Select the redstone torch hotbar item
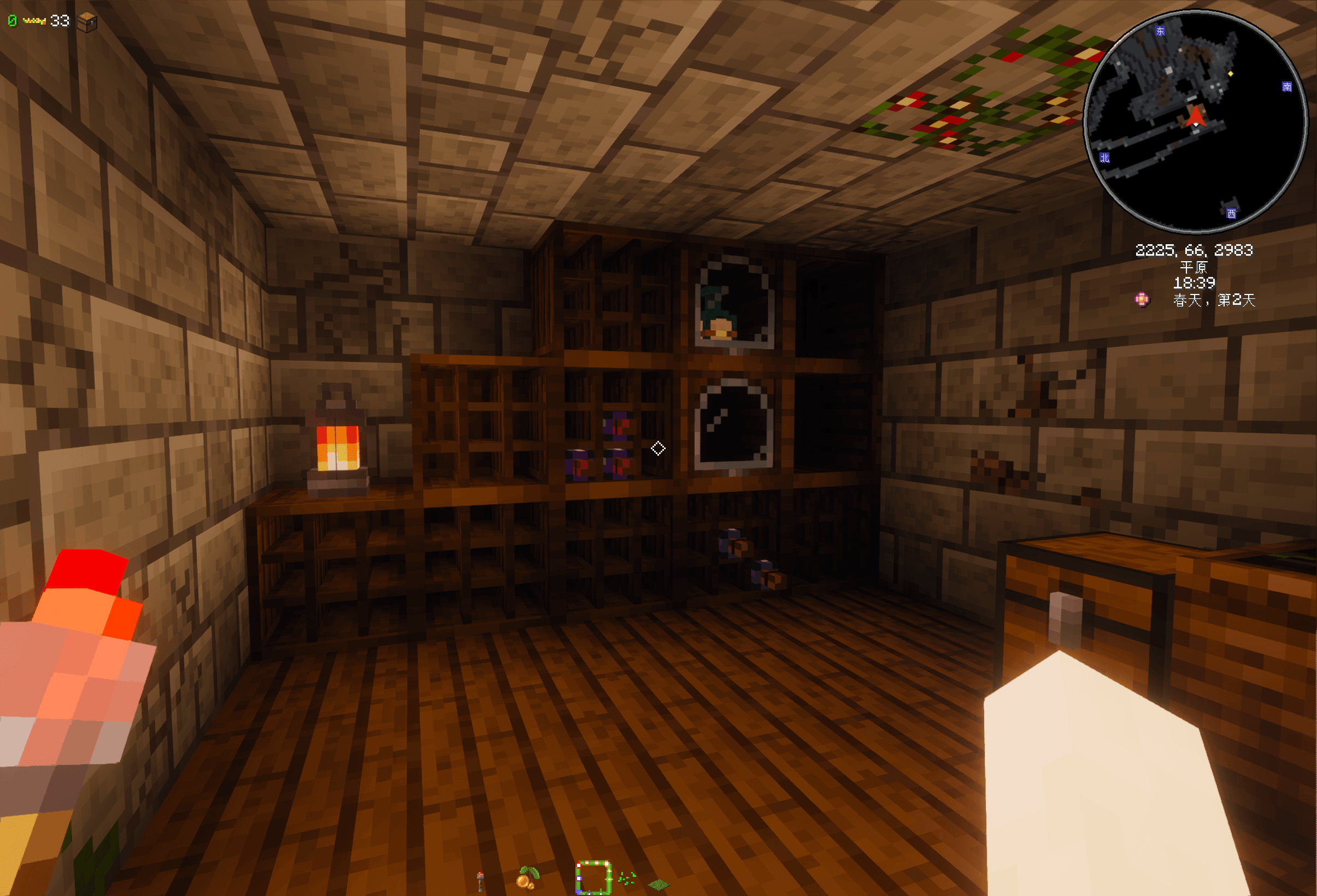 [480, 881]
